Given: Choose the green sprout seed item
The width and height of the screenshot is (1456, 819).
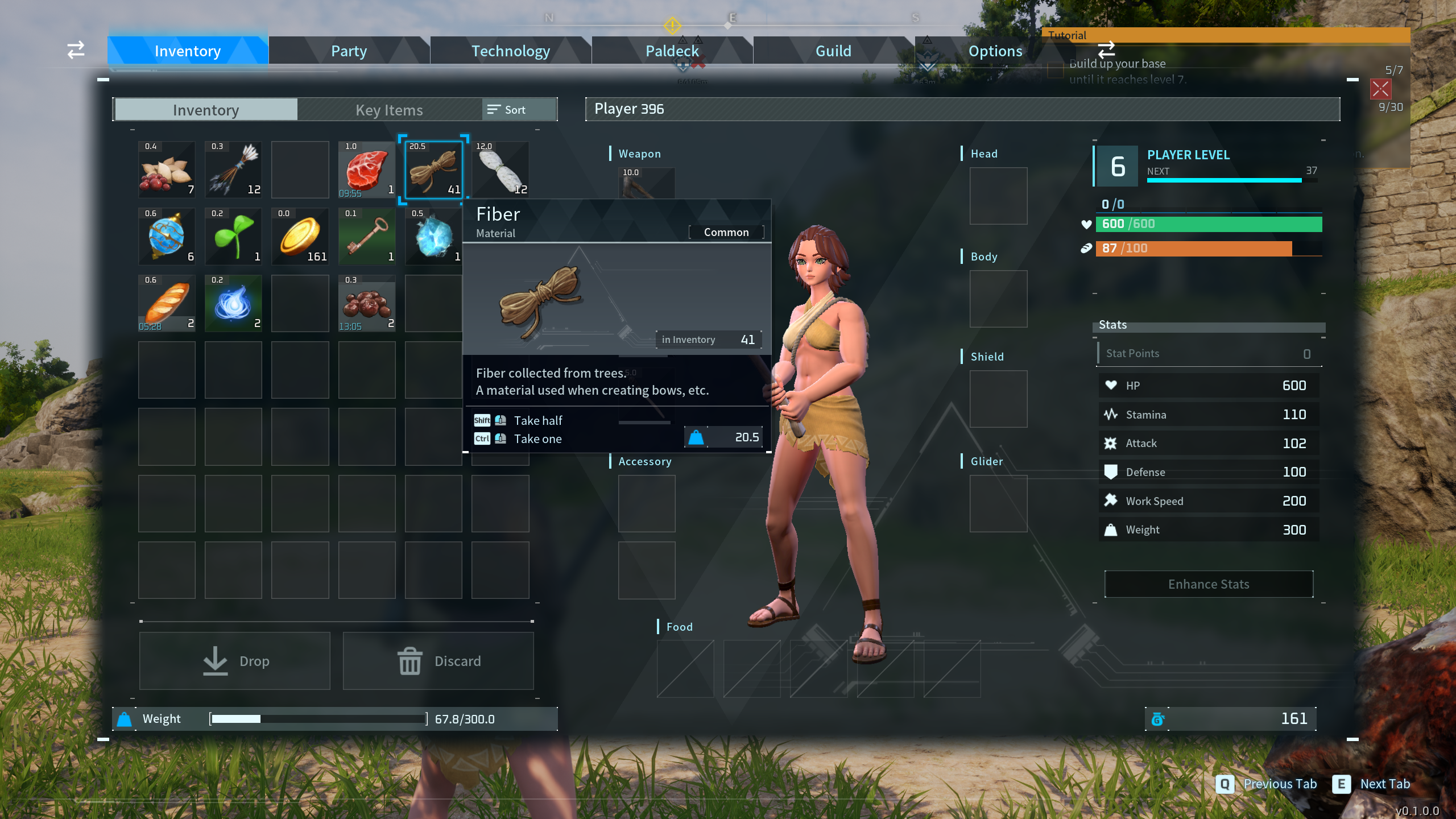Looking at the screenshot, I should 233,237.
